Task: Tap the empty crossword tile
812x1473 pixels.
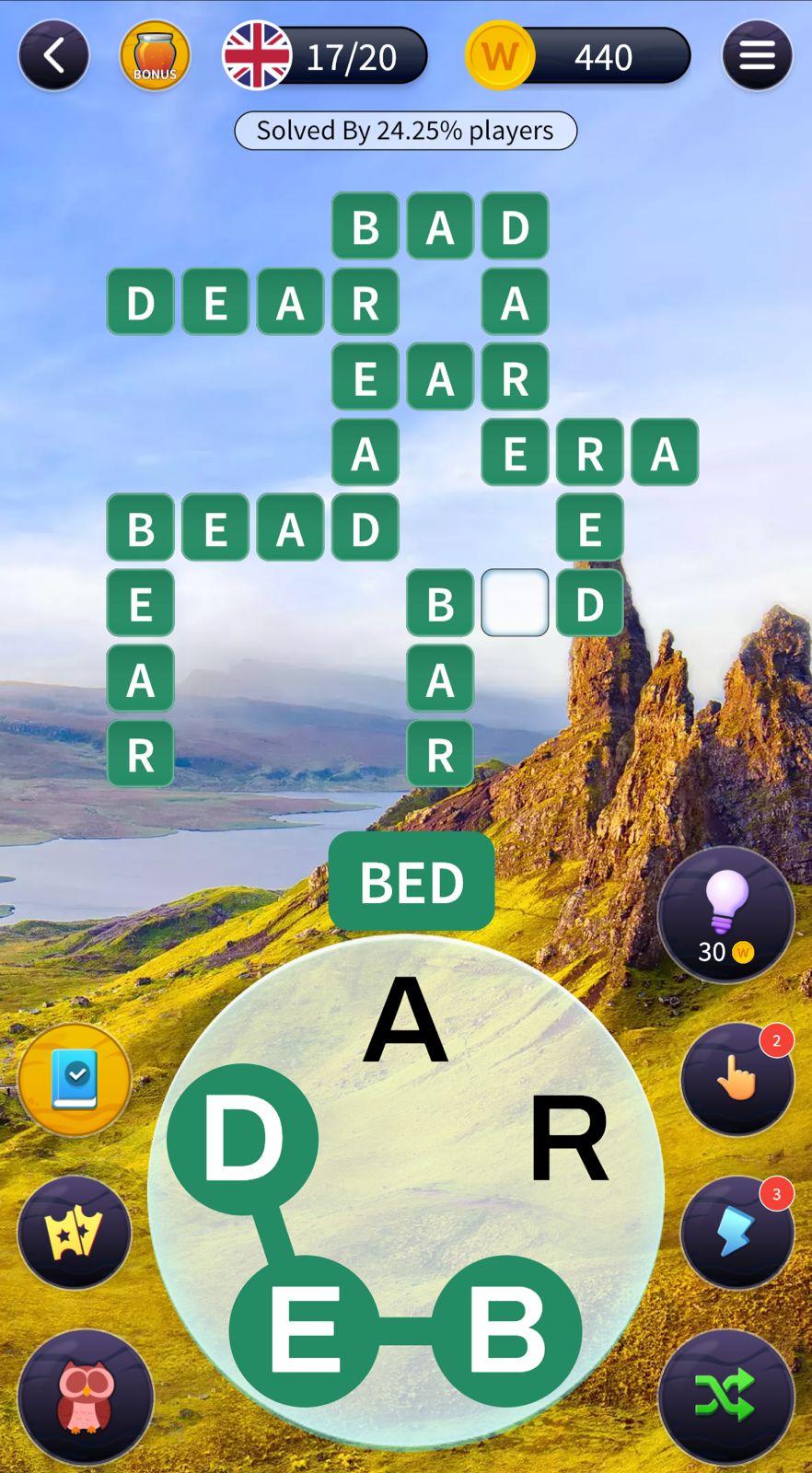Action: click(515, 603)
